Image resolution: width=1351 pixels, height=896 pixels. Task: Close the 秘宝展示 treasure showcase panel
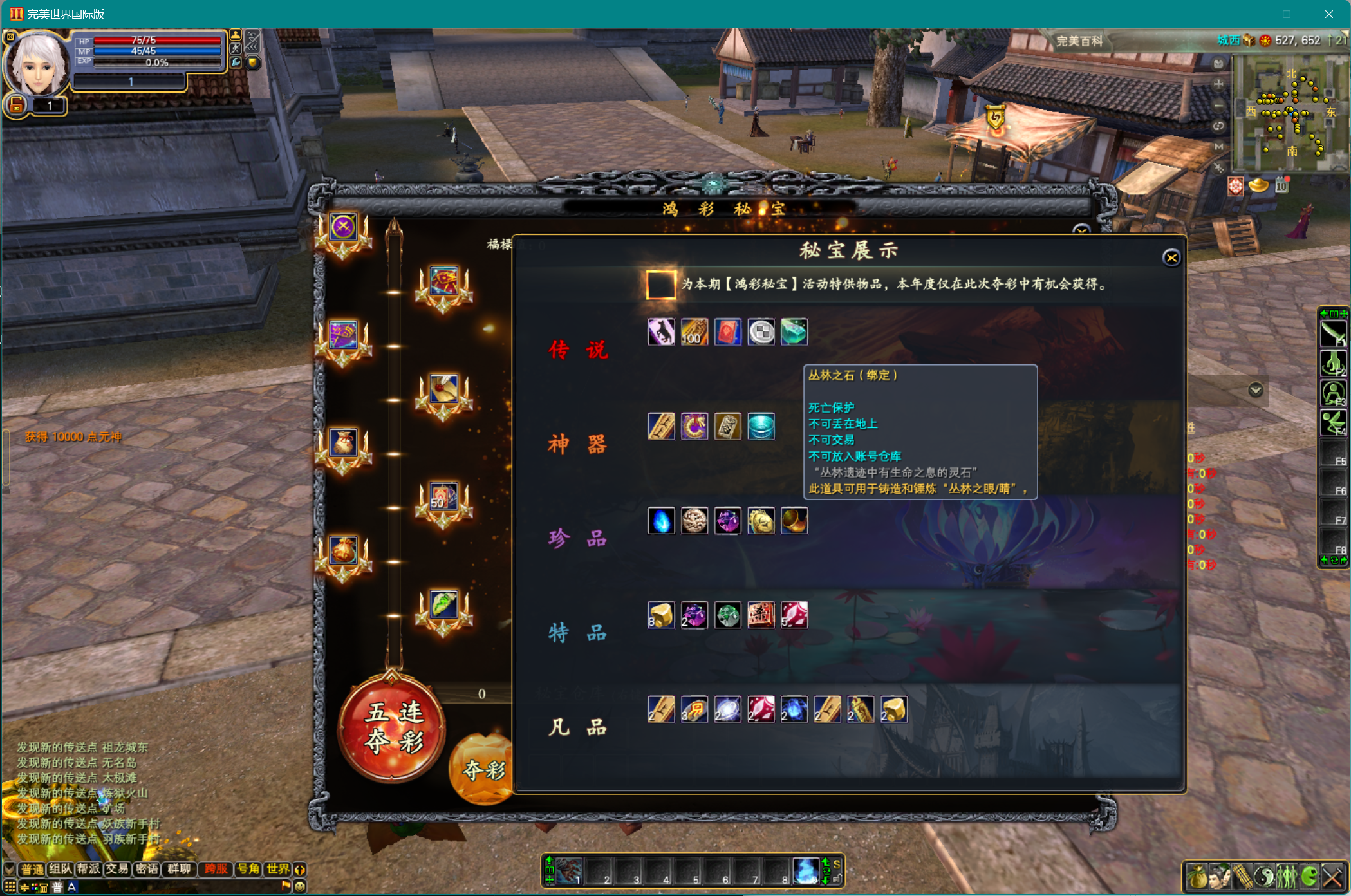(x=1171, y=258)
